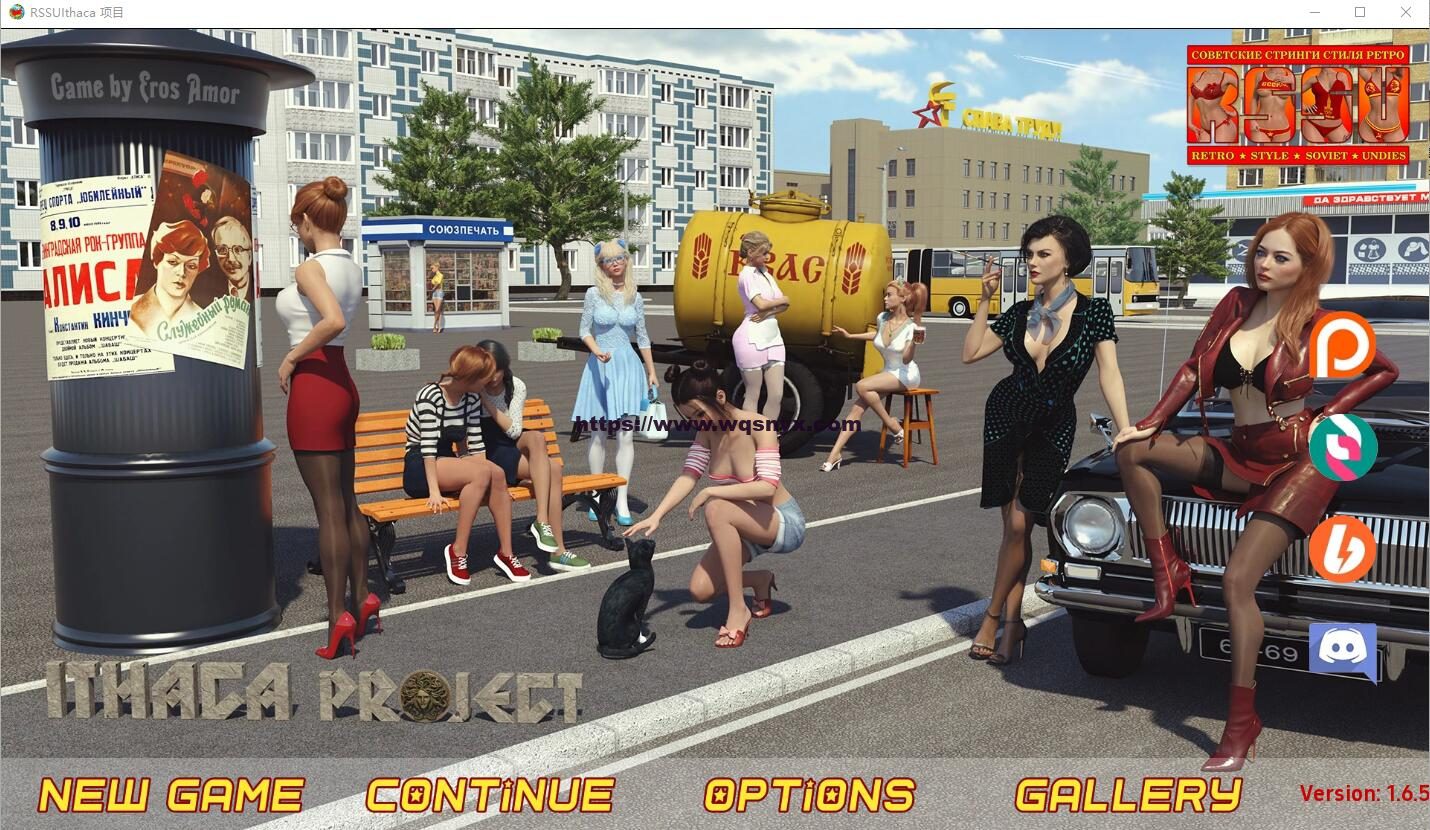The width and height of the screenshot is (1430, 830).
Task: Start a NEW GAME
Action: [170, 795]
